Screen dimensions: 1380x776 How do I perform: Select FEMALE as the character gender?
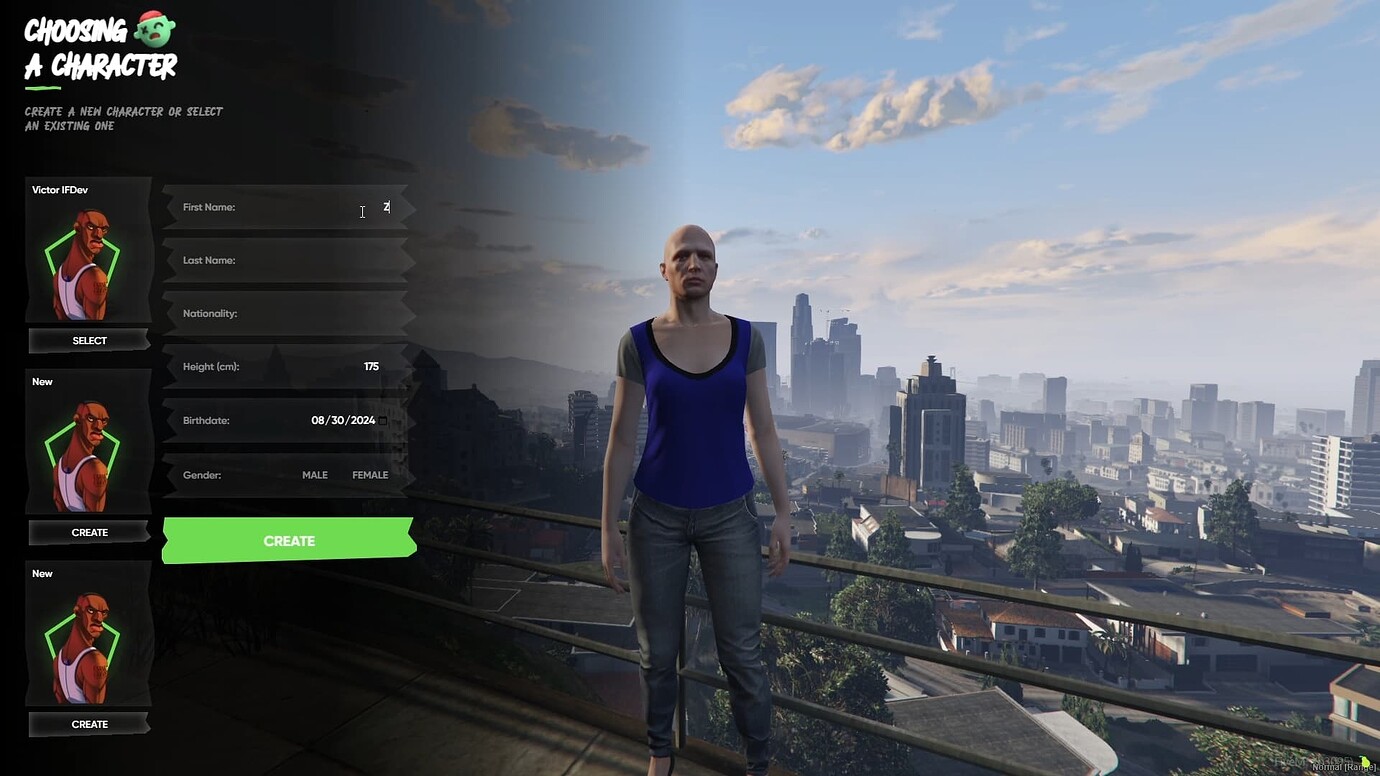[370, 475]
